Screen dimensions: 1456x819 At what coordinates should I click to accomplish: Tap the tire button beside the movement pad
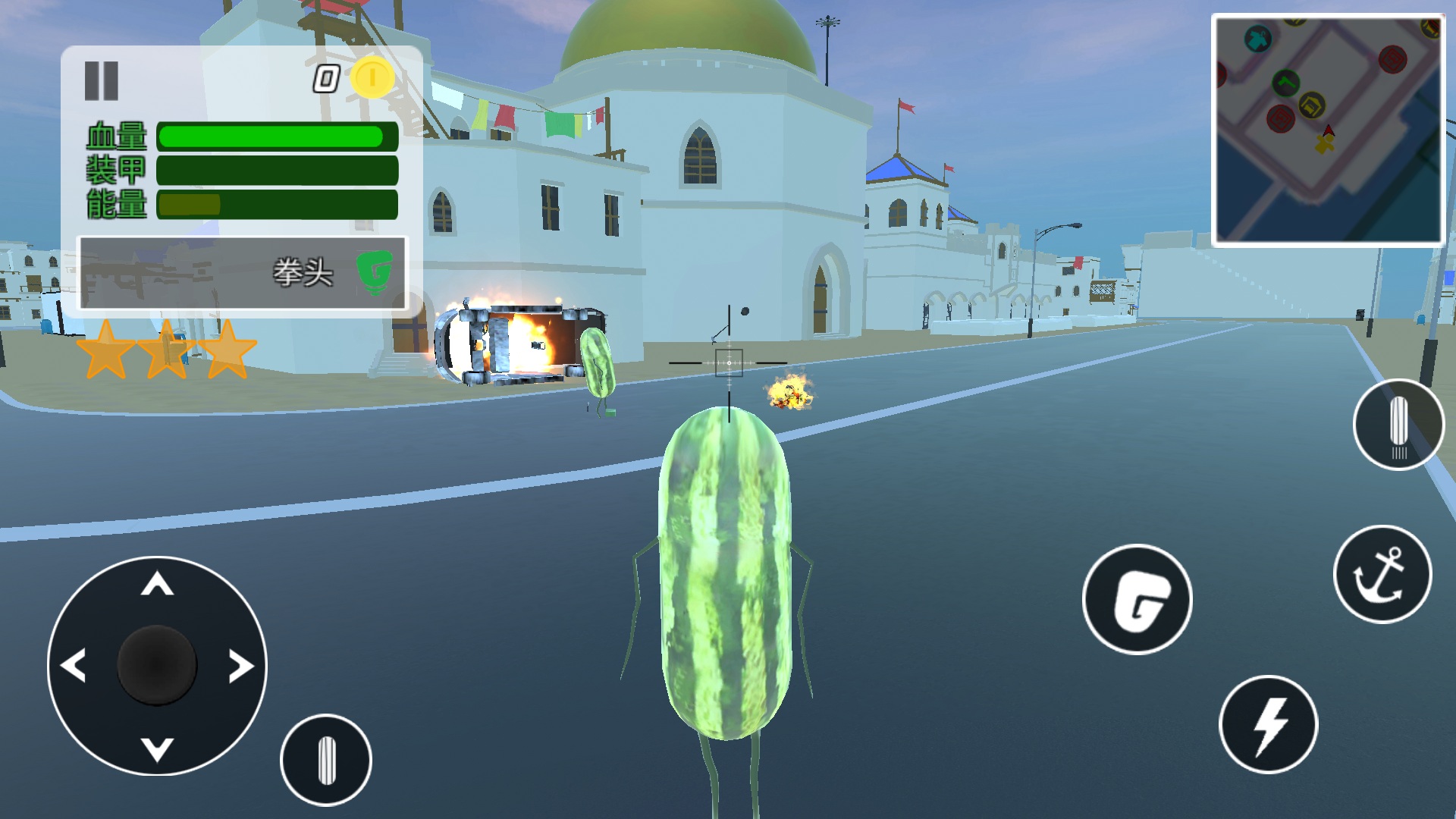[x=326, y=760]
